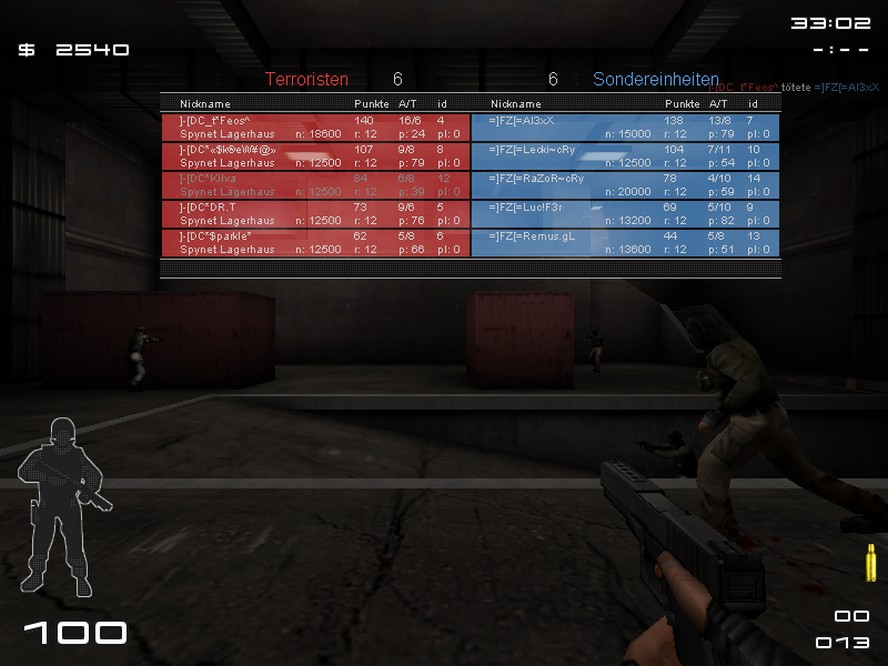This screenshot has width=888, height=666.
Task: Select the =]FZ[=Remus.gL player row
Action: 625,243
